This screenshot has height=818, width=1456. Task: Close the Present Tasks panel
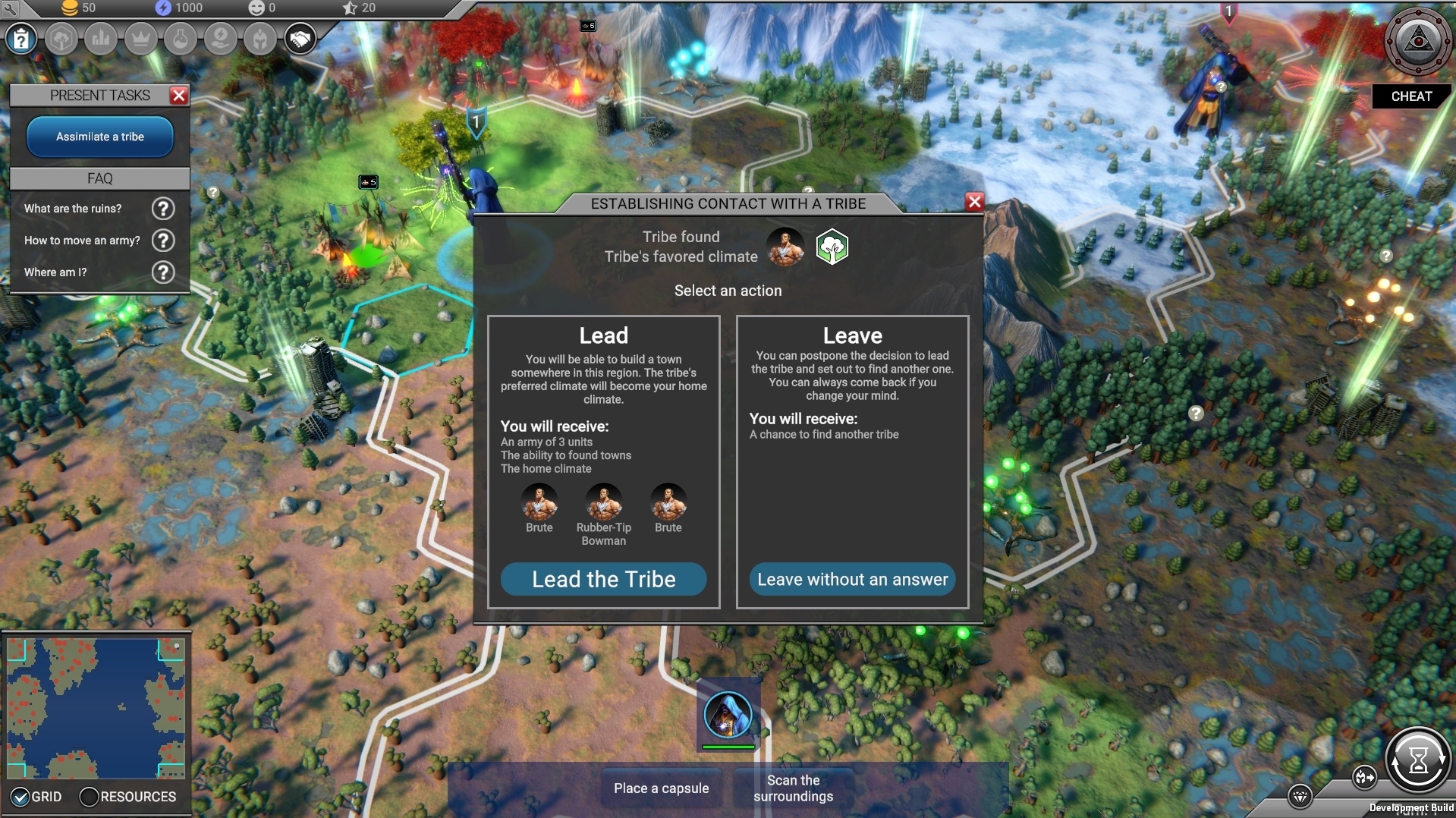(179, 95)
